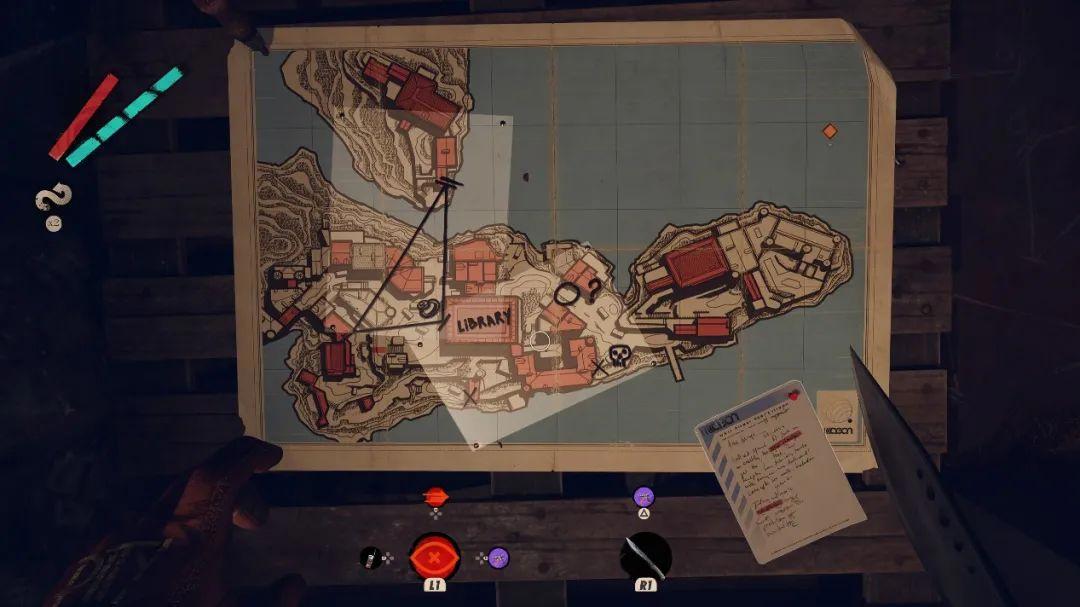Pick the purple gun icon above the machete

click(645, 496)
